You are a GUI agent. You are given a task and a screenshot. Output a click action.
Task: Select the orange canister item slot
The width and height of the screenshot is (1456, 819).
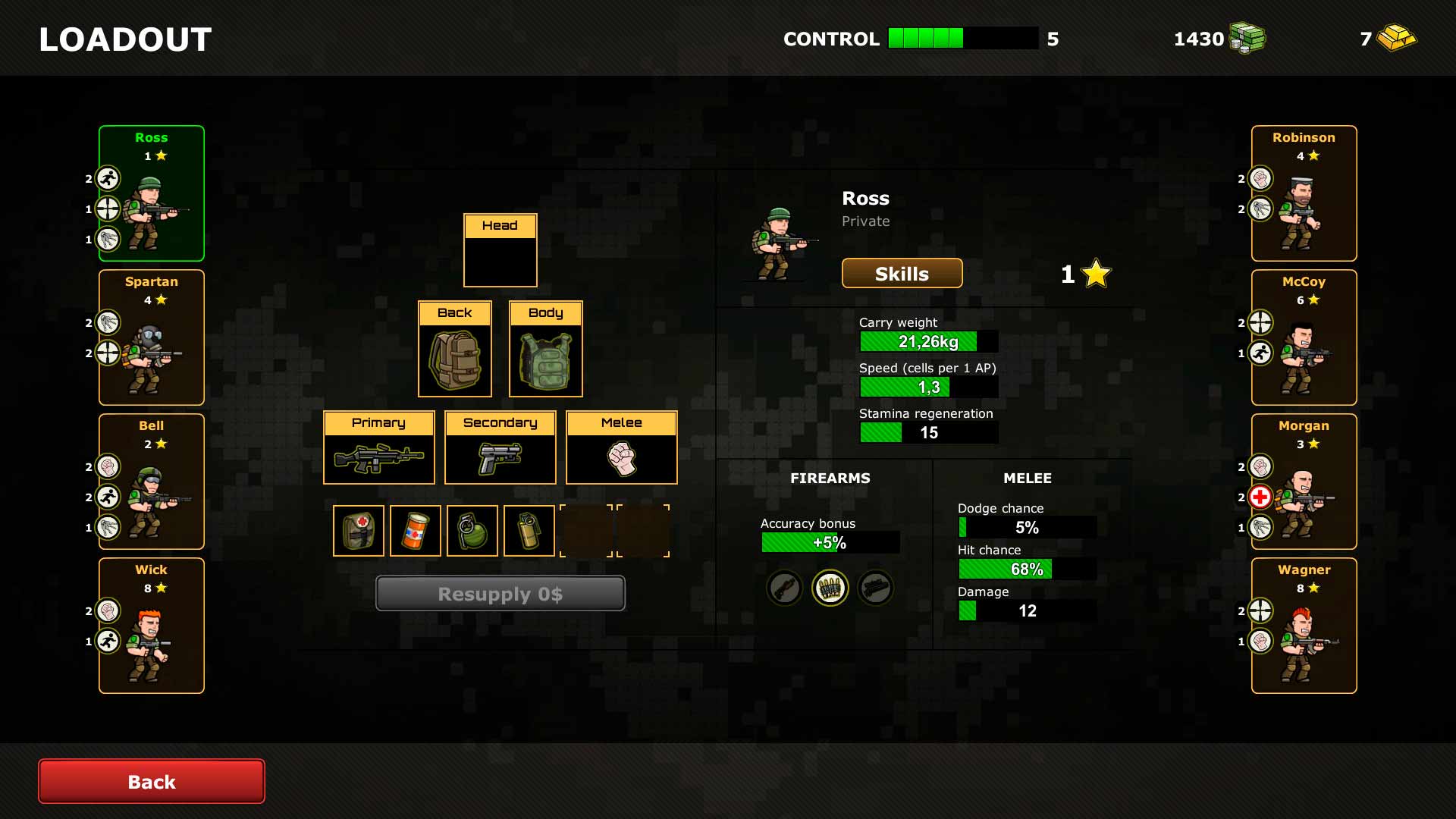[416, 531]
